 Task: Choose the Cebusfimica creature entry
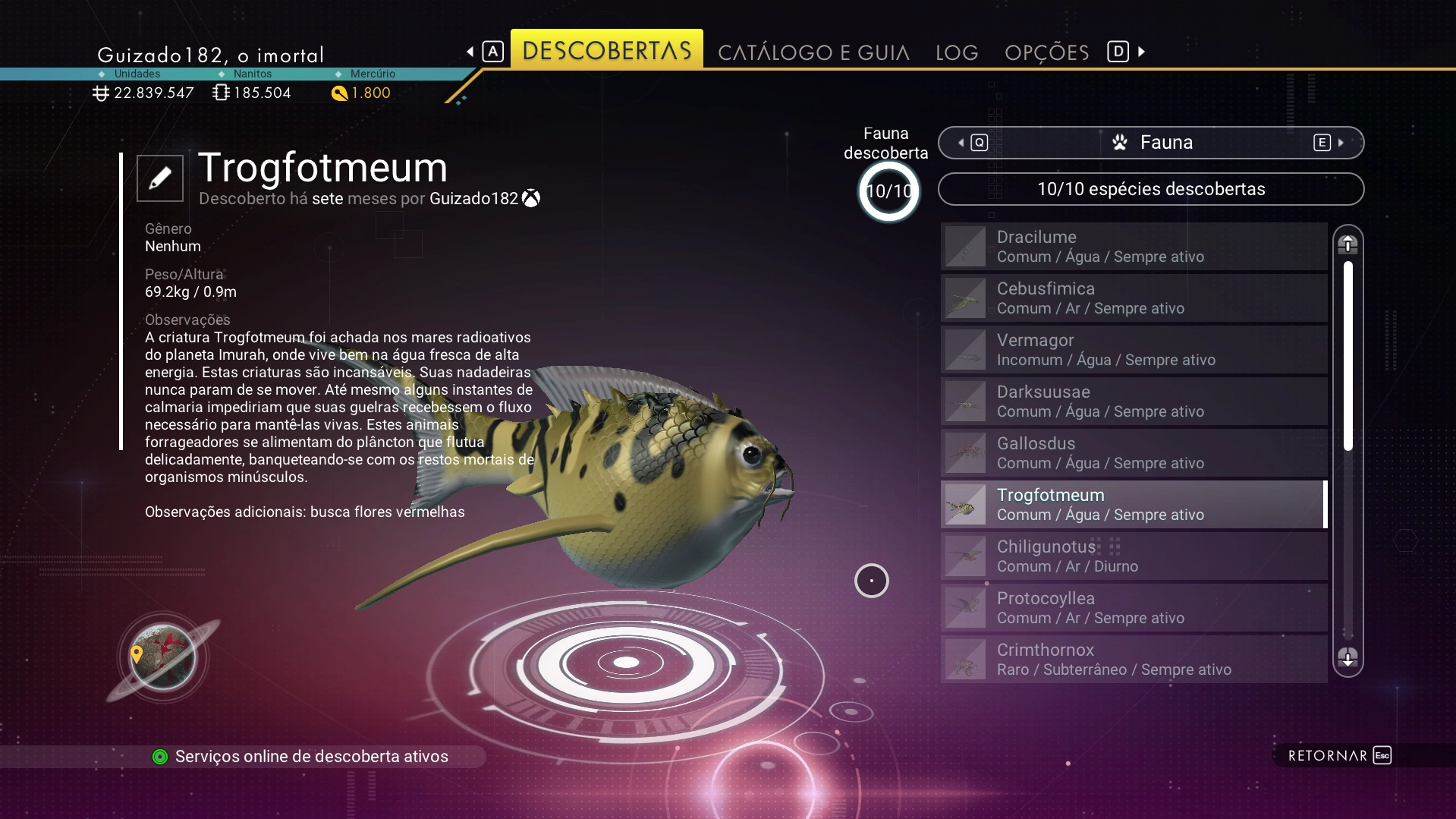coord(1134,298)
